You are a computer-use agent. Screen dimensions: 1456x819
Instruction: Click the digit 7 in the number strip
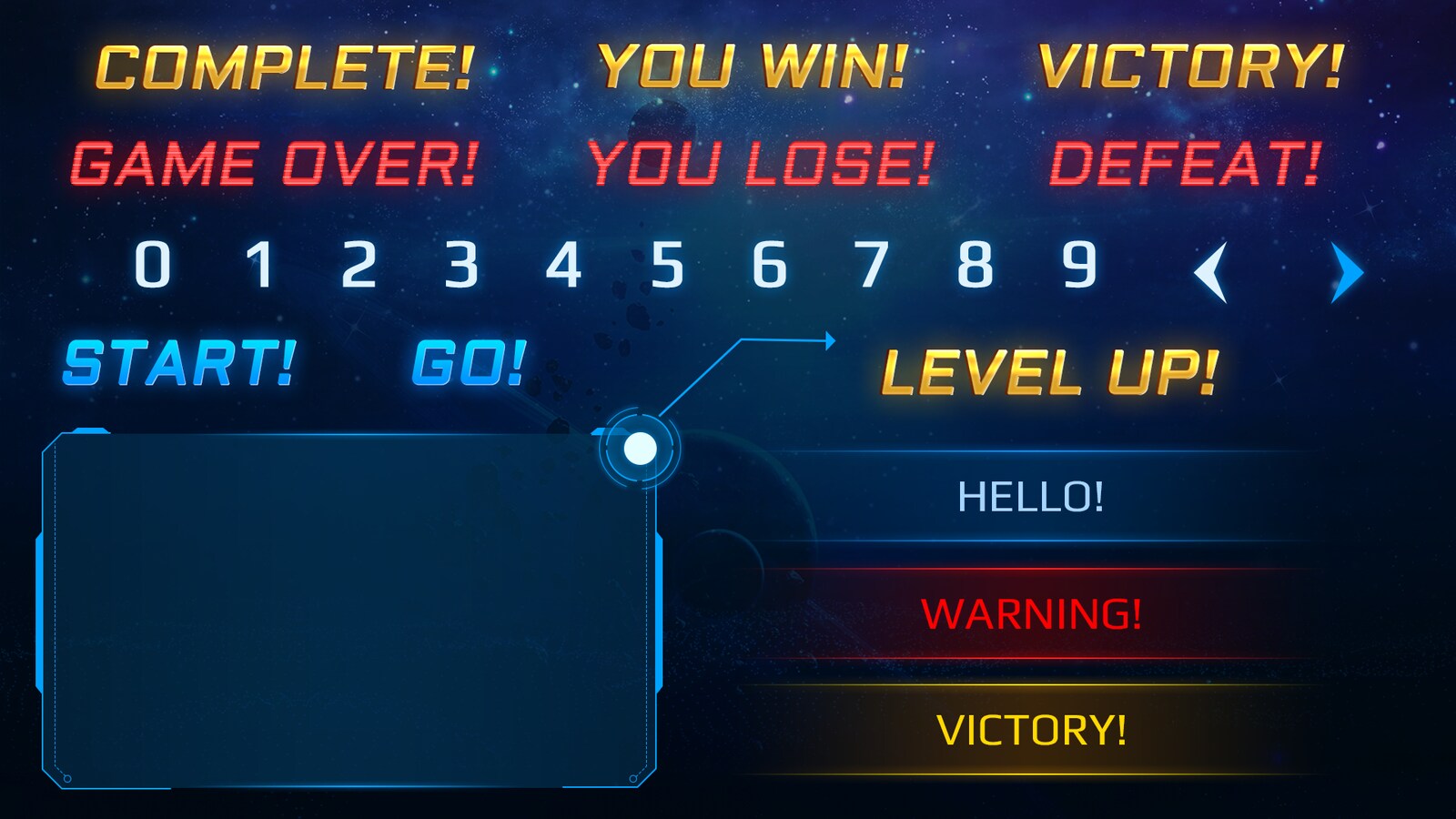coord(874,267)
